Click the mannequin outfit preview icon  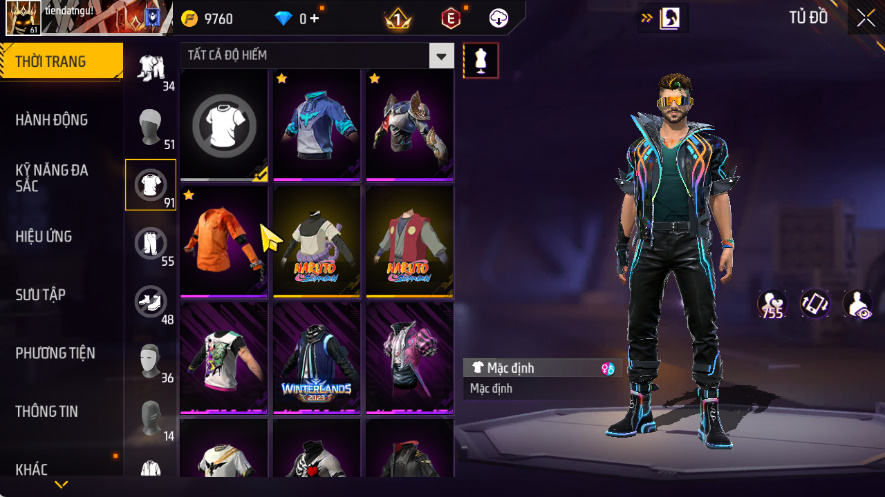pos(481,60)
